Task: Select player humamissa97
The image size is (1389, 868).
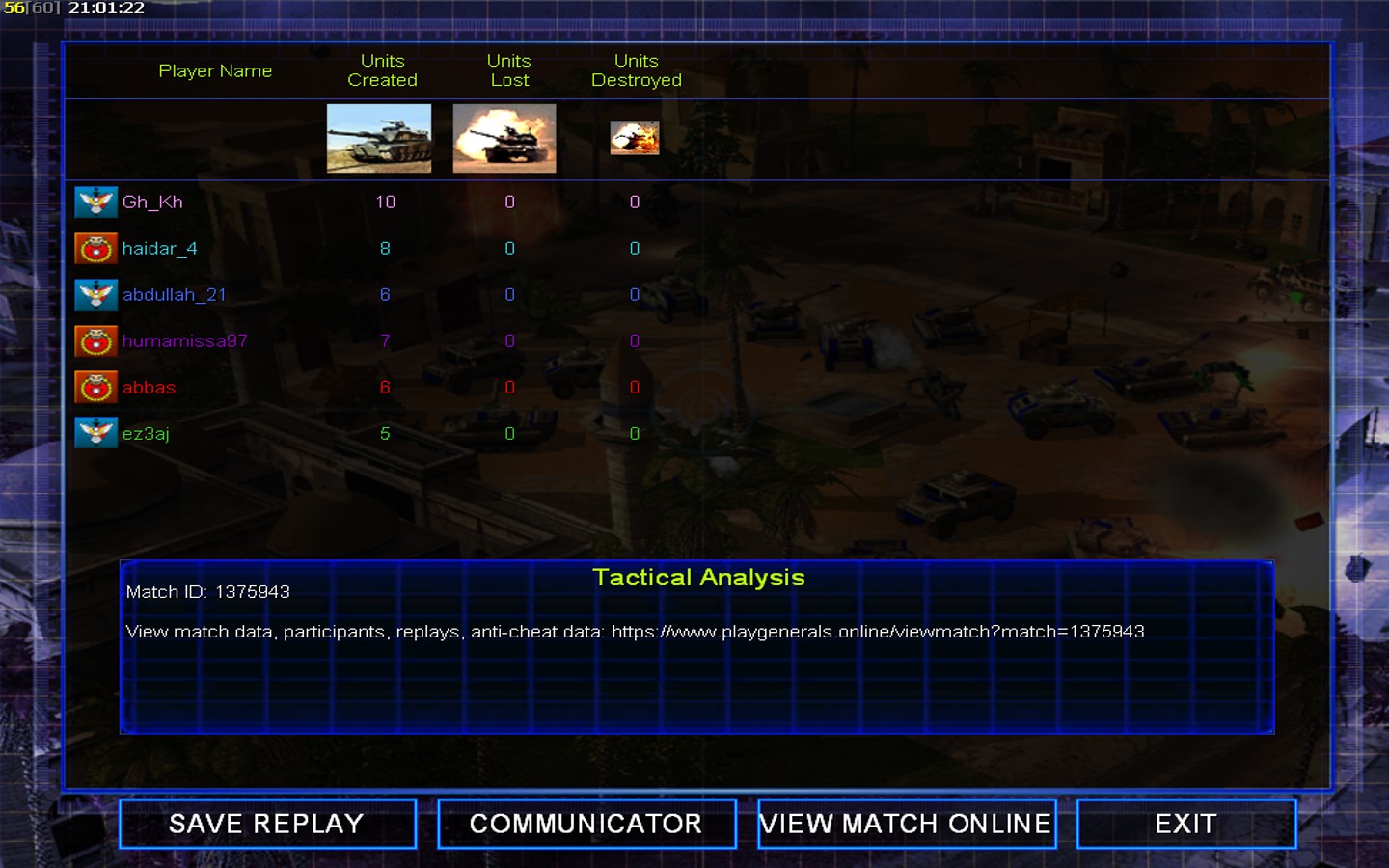Action: pos(184,341)
